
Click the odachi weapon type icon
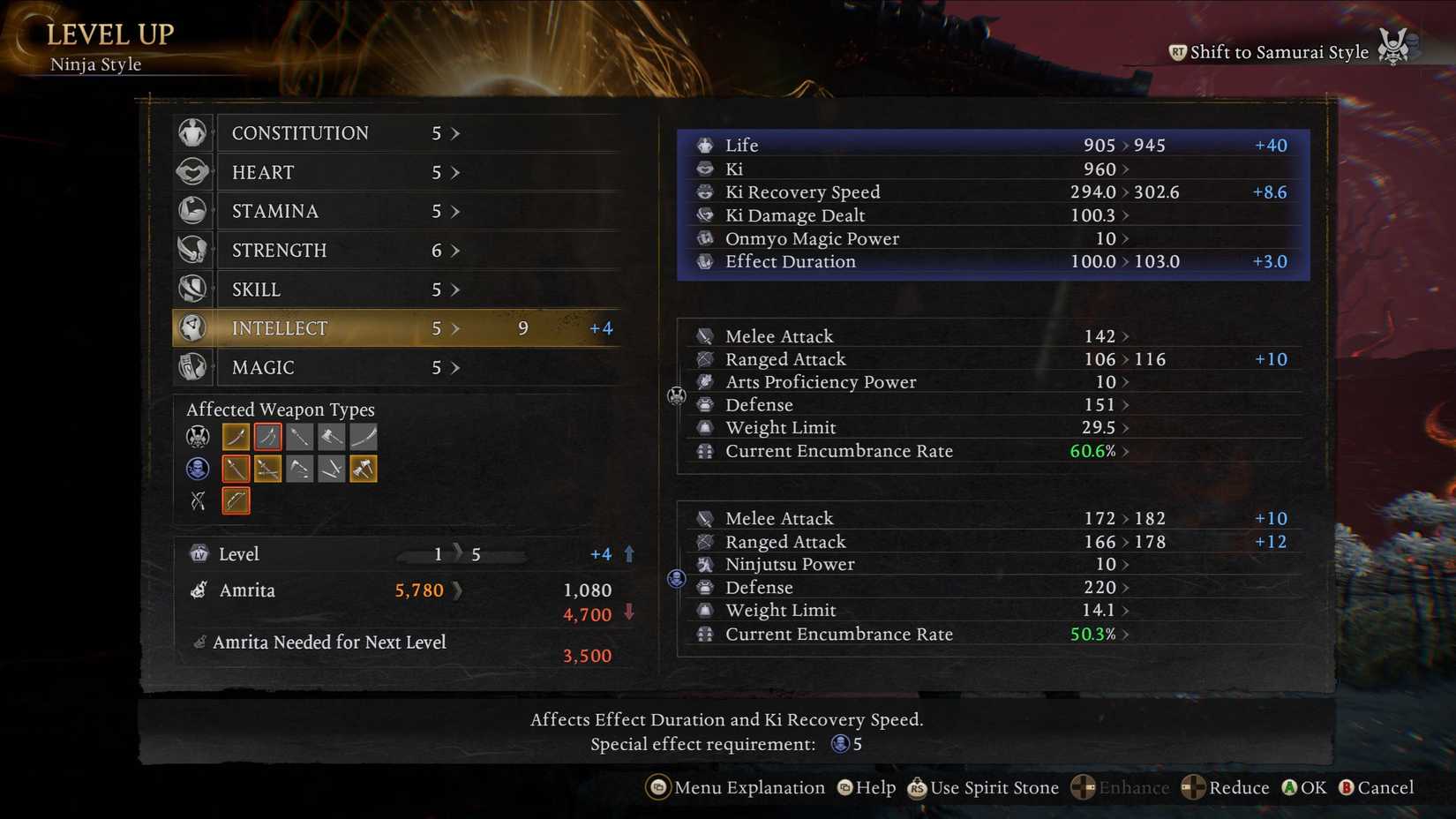(363, 436)
